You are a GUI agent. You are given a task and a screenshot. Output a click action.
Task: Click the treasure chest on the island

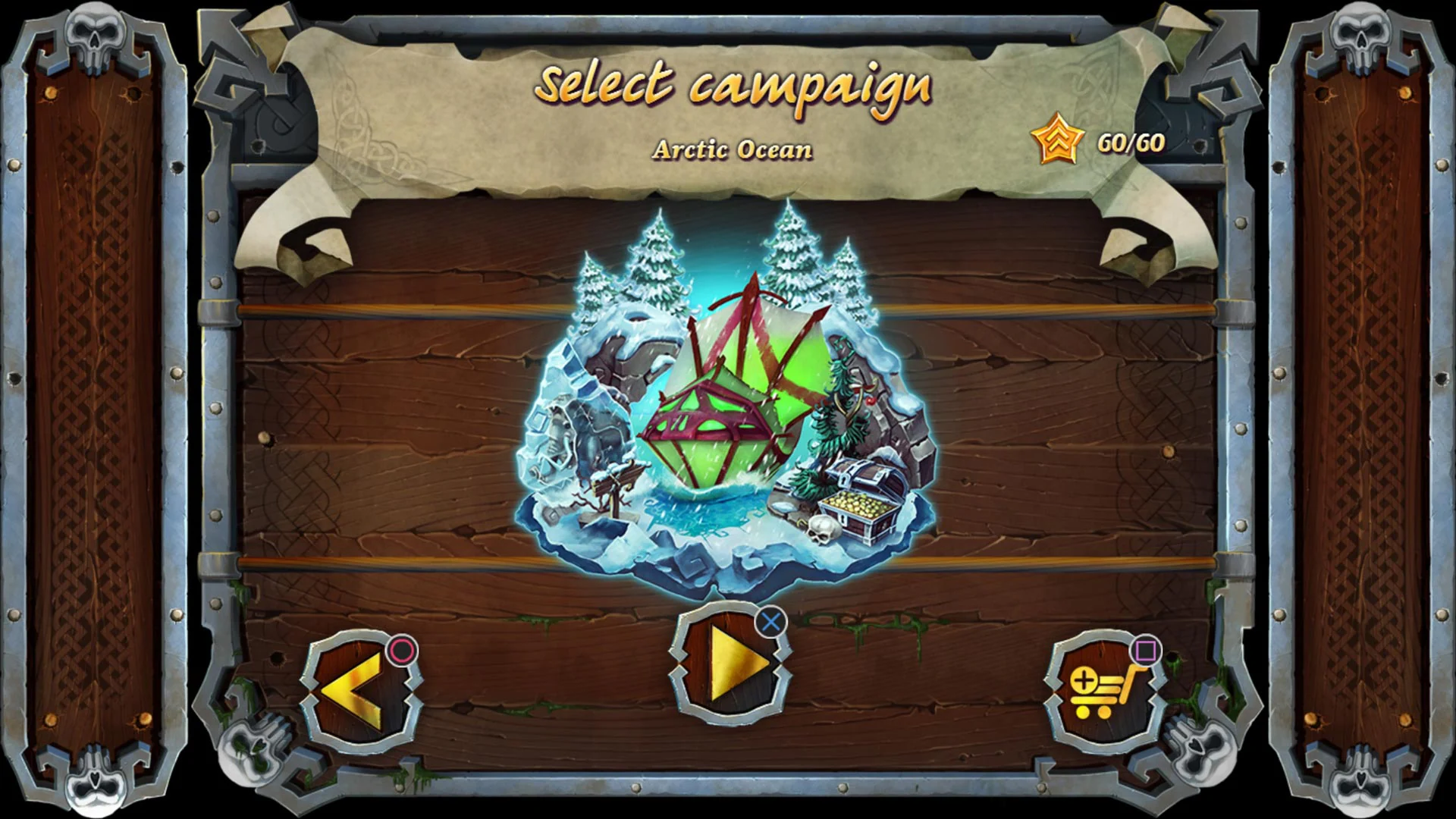point(861,500)
